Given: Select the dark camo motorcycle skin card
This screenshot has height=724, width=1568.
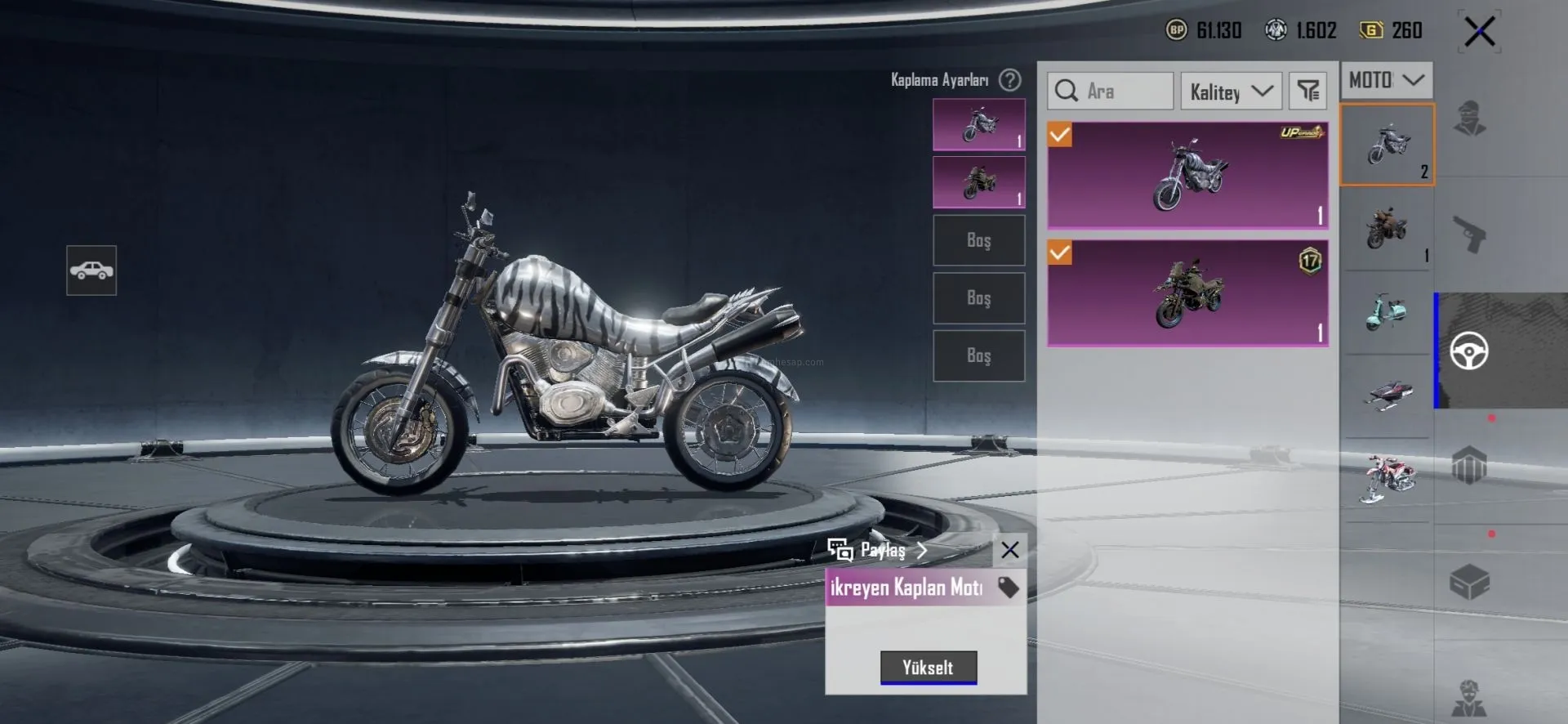Looking at the screenshot, I should 1187,293.
